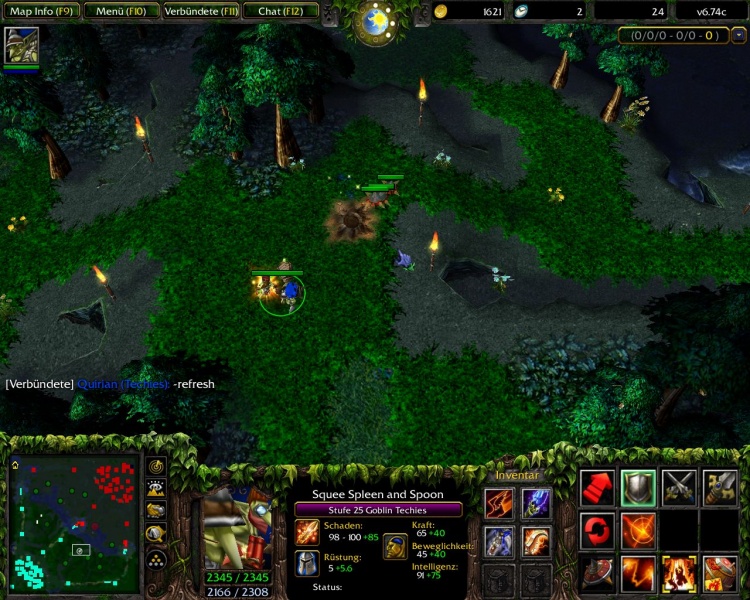Select the Move command red arrow

(x=598, y=486)
